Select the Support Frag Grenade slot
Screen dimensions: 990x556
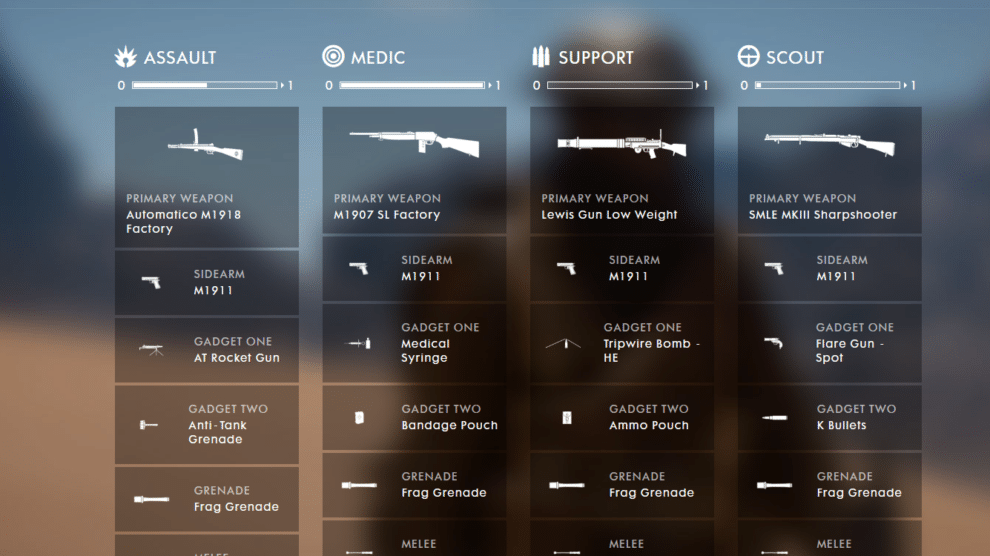622,485
